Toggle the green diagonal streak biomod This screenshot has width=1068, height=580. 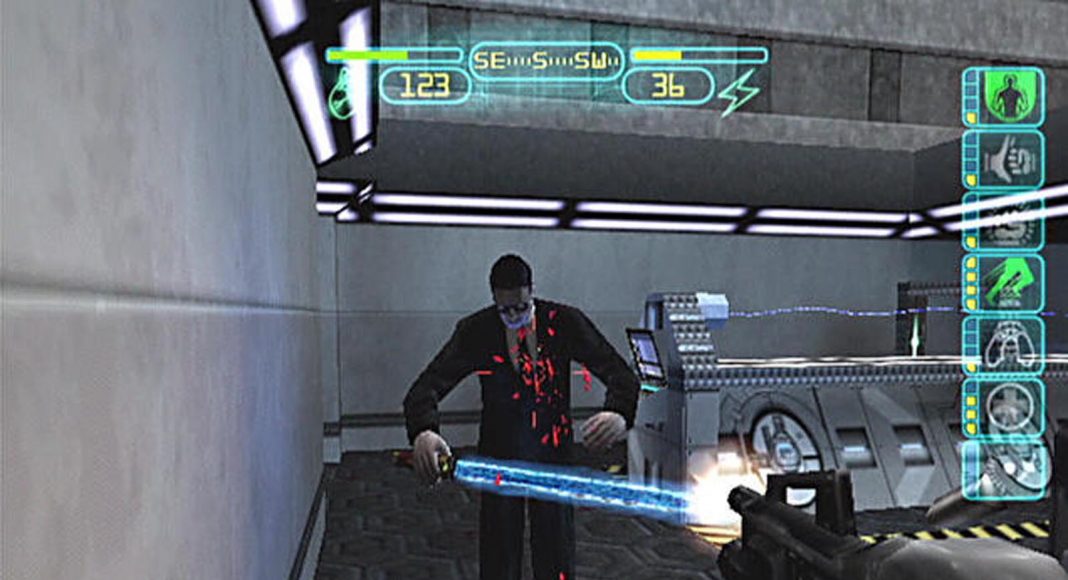1003,282
